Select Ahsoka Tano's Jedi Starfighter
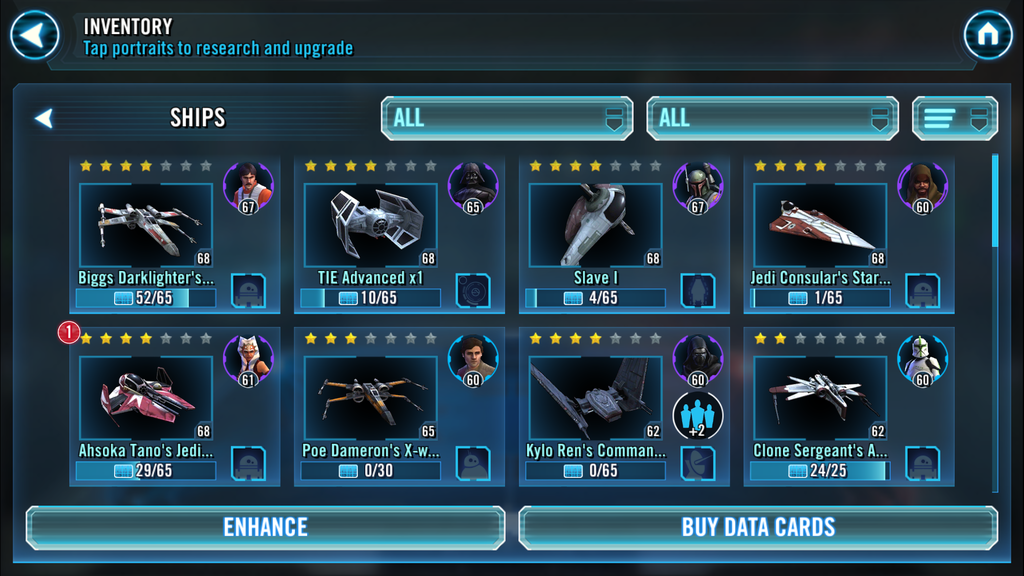1024x576 pixels. (146, 398)
